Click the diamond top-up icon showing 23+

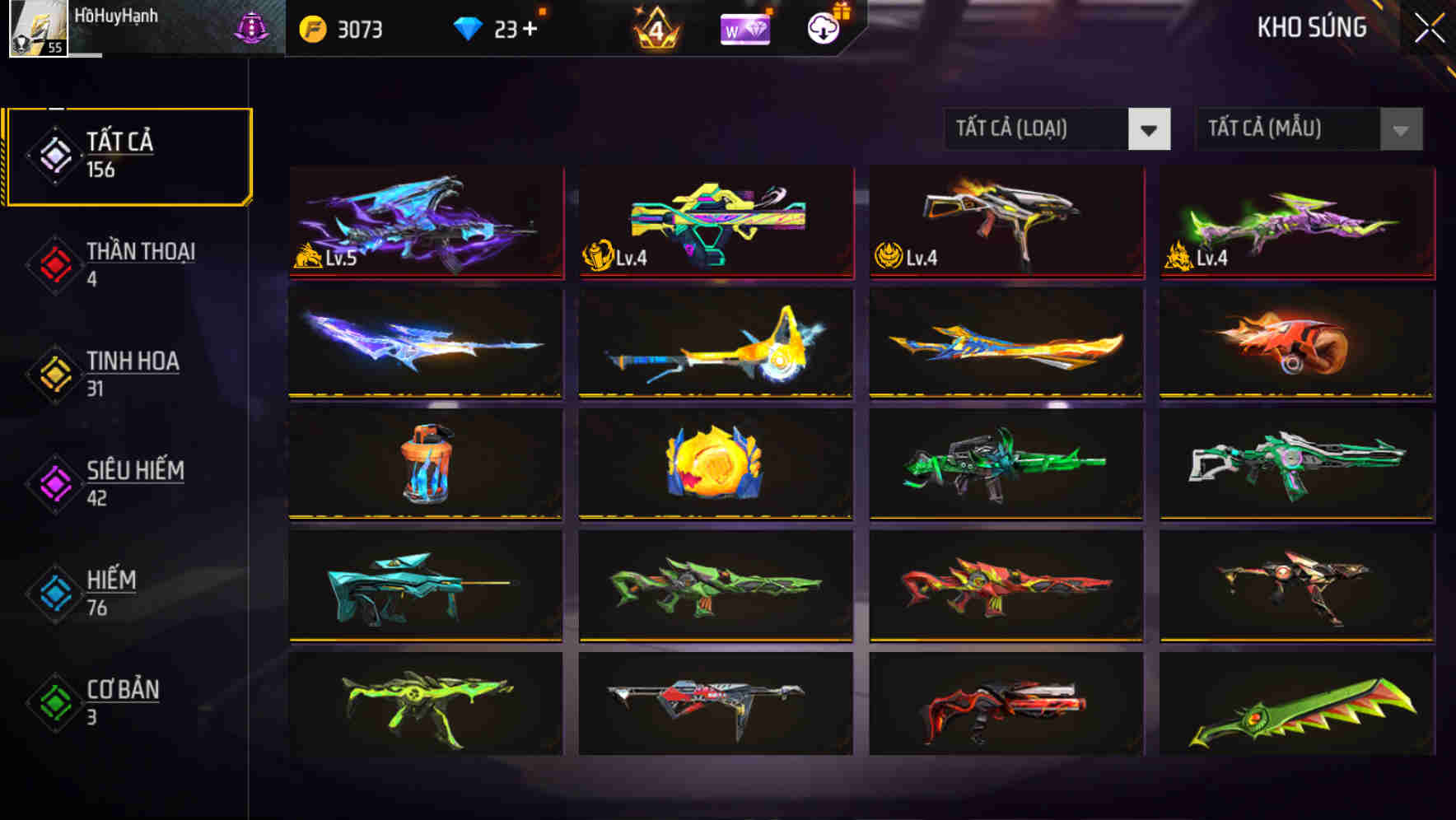click(469, 27)
